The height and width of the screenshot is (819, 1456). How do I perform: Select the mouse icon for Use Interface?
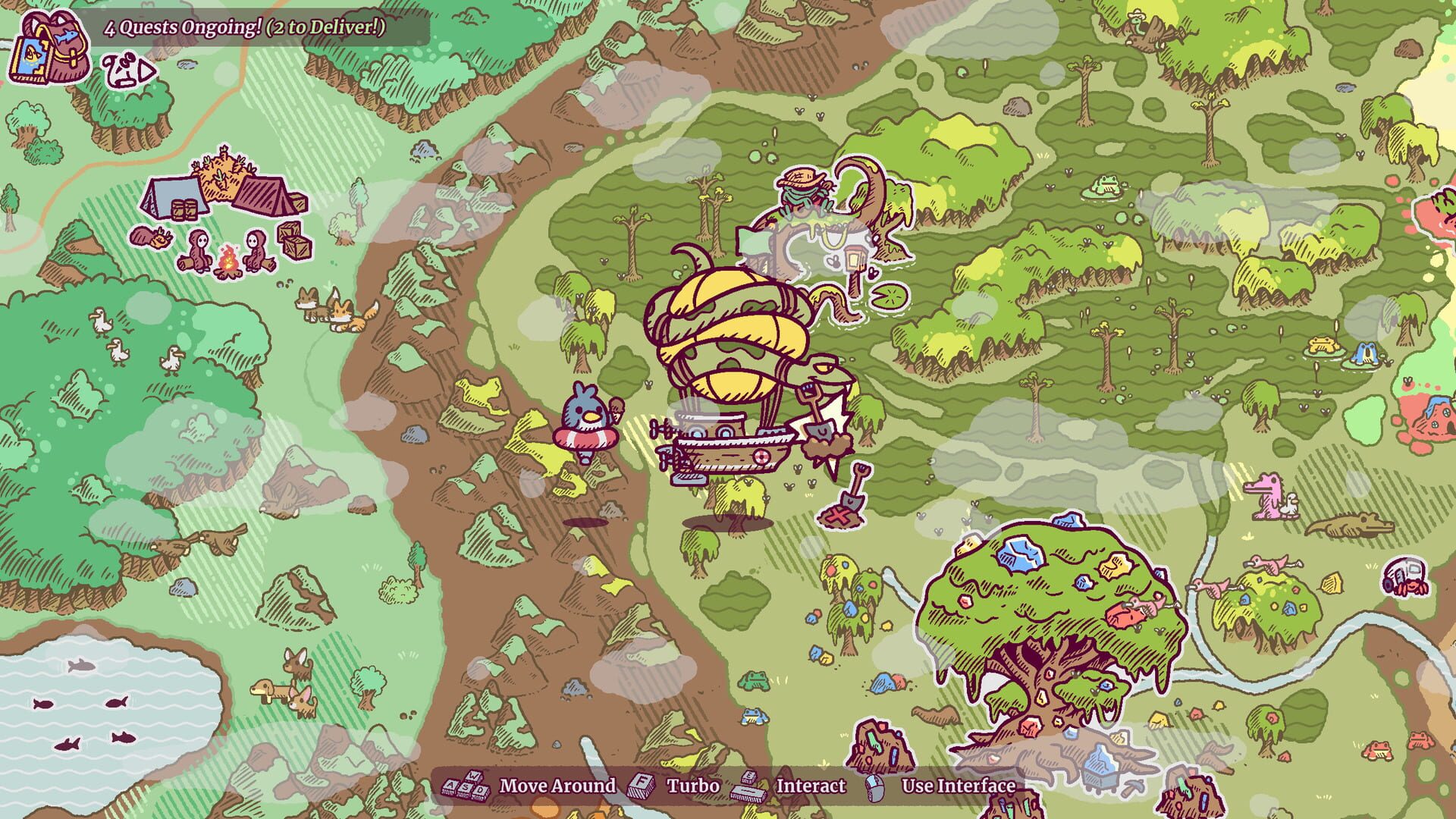tap(874, 787)
